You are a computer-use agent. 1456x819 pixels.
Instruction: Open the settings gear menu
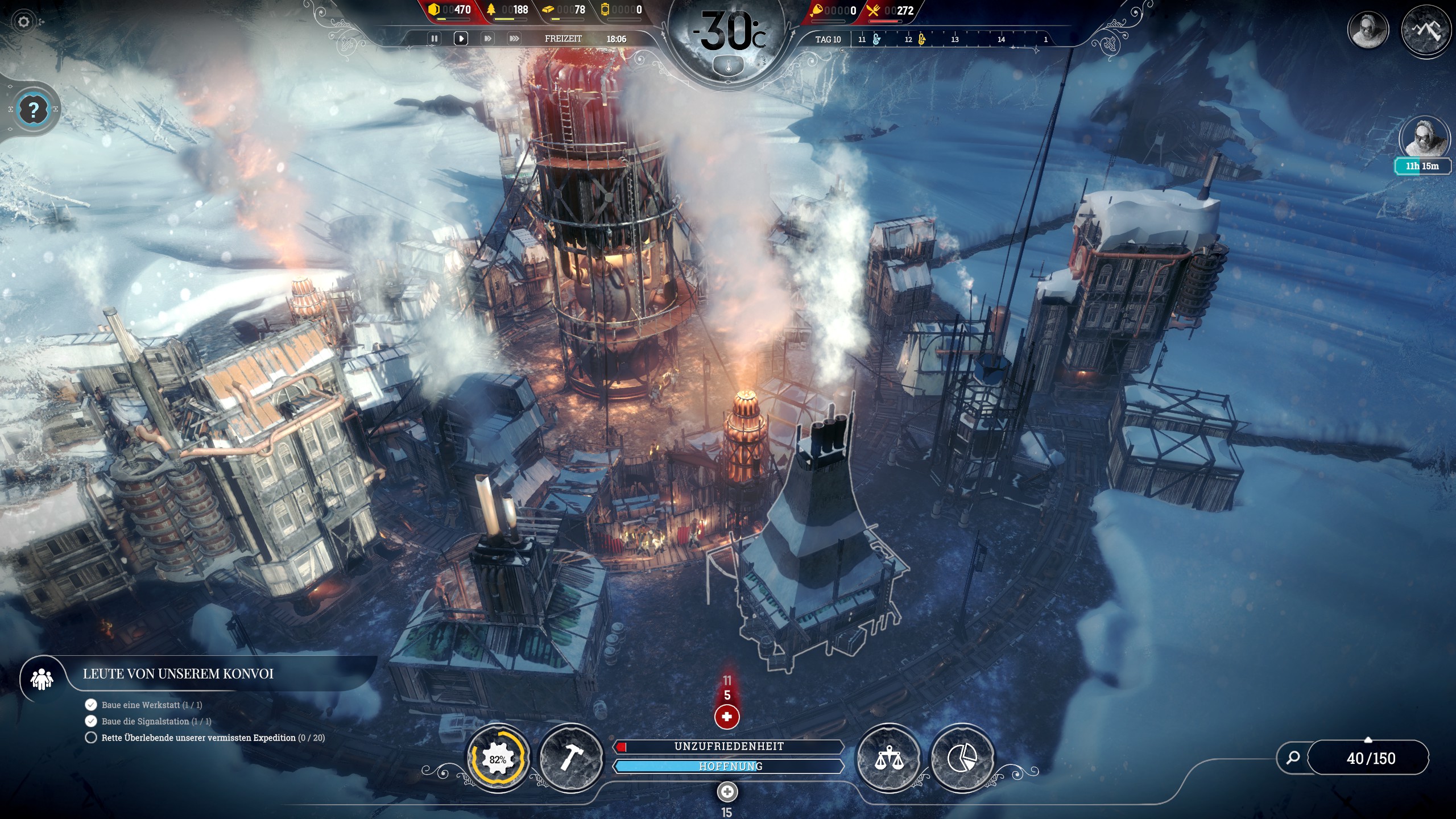coord(23,22)
